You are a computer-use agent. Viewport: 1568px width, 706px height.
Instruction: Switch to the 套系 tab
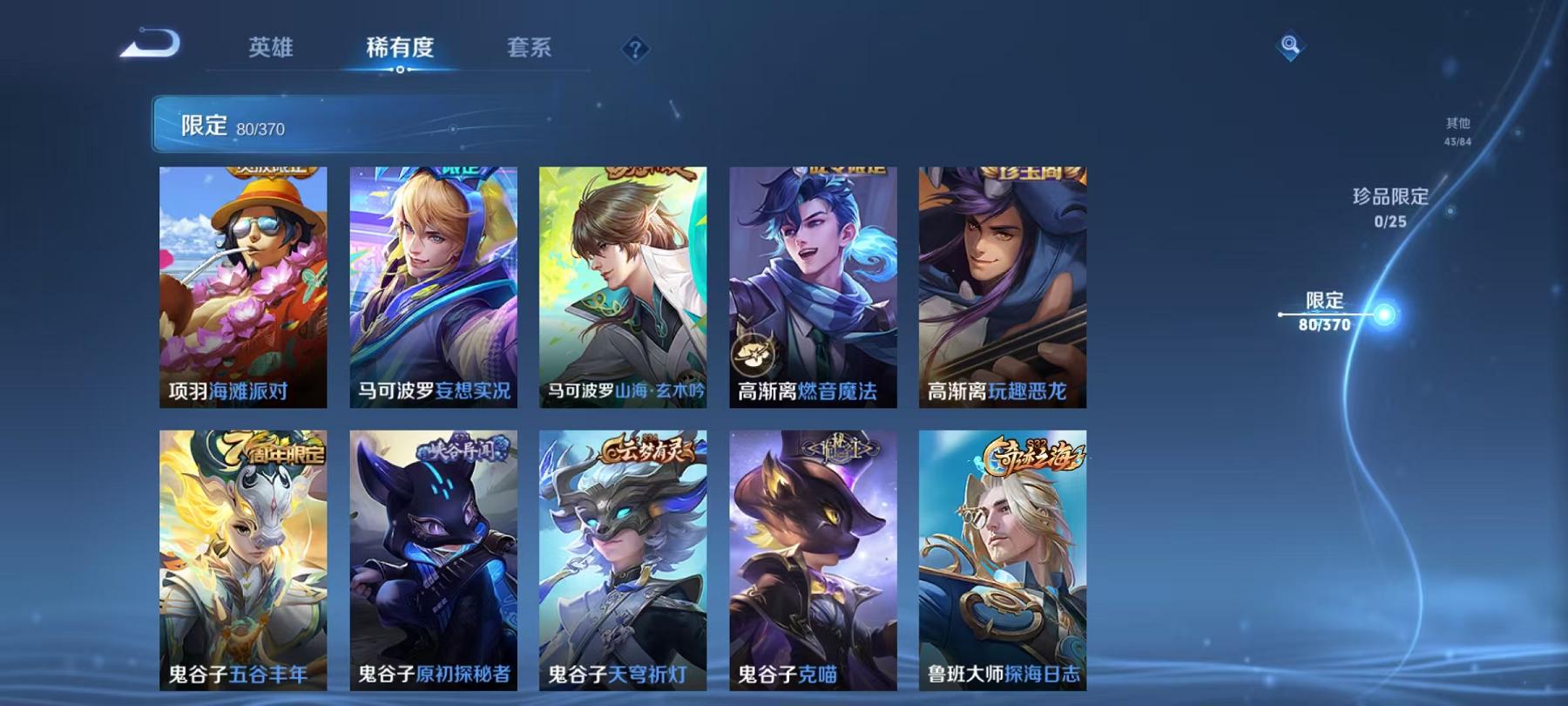pyautogui.click(x=529, y=50)
